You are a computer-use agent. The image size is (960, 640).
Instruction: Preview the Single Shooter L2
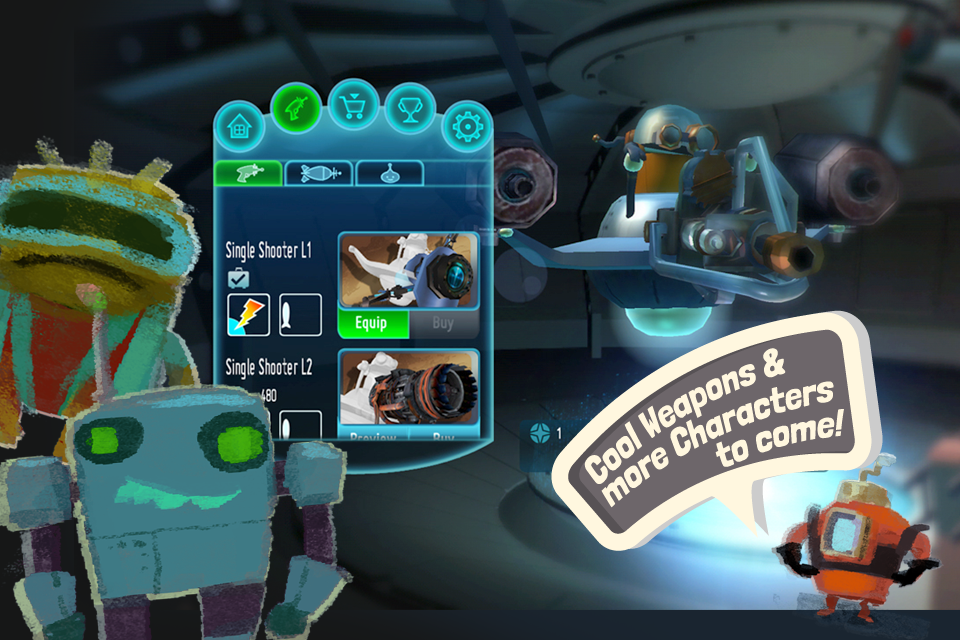[374, 436]
